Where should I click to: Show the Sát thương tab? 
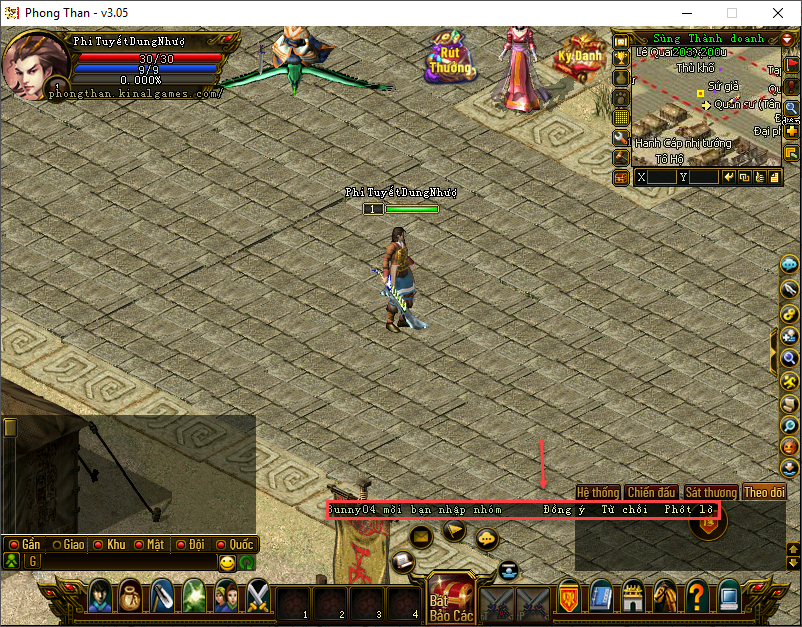(x=710, y=492)
